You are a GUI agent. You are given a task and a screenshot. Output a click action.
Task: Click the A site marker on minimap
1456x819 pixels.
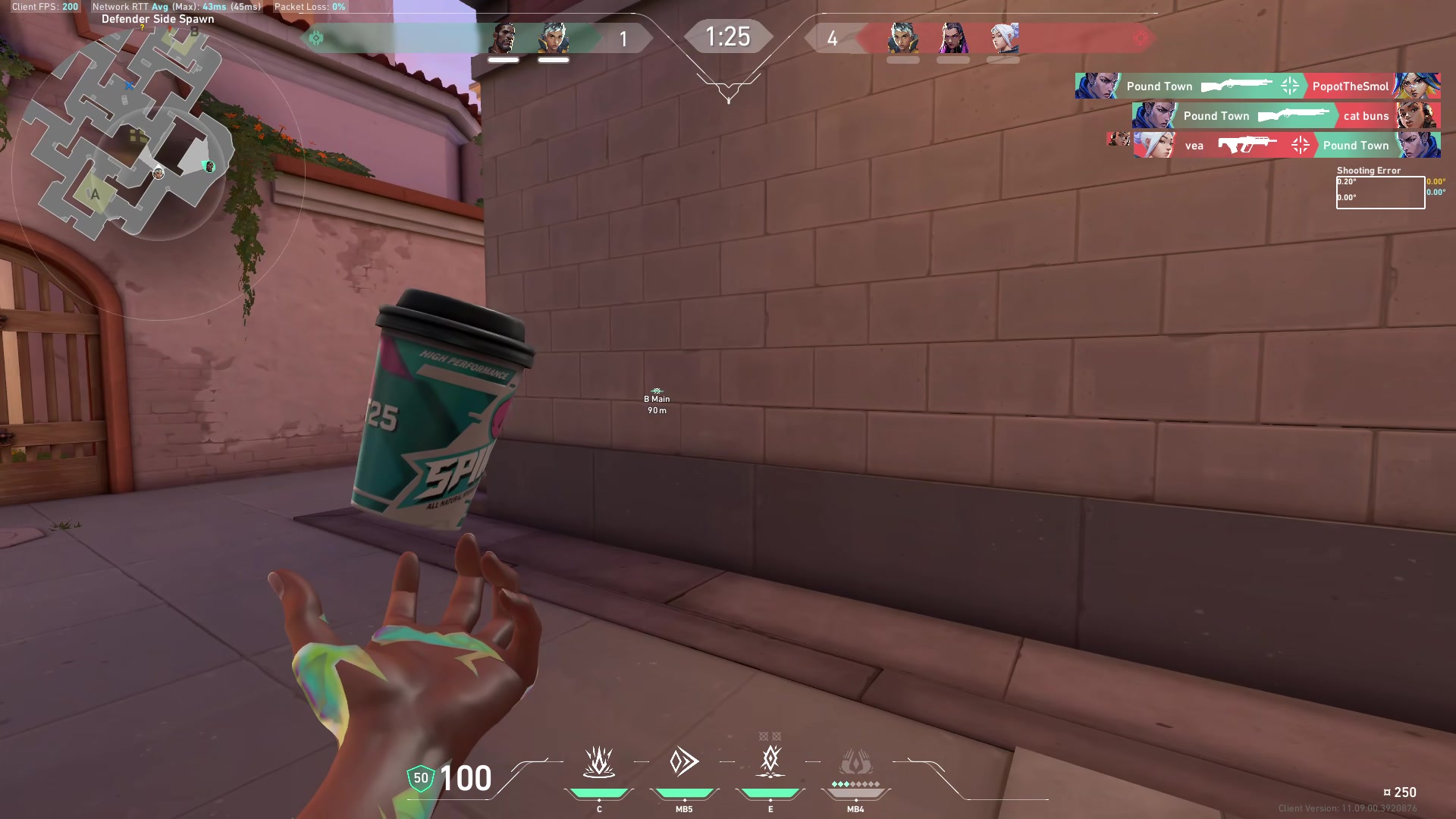click(95, 194)
